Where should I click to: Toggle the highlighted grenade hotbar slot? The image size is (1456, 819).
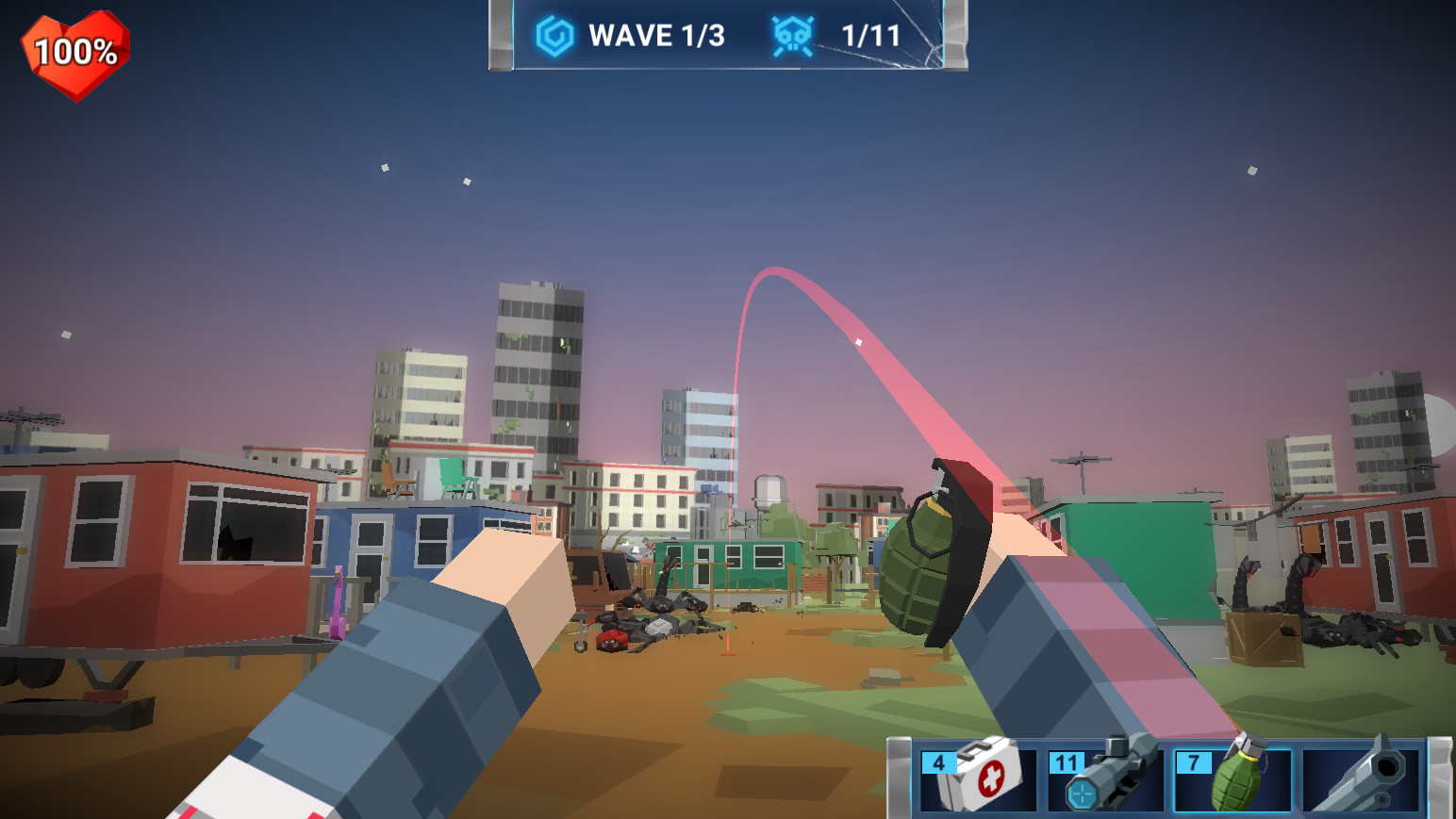click(1233, 782)
